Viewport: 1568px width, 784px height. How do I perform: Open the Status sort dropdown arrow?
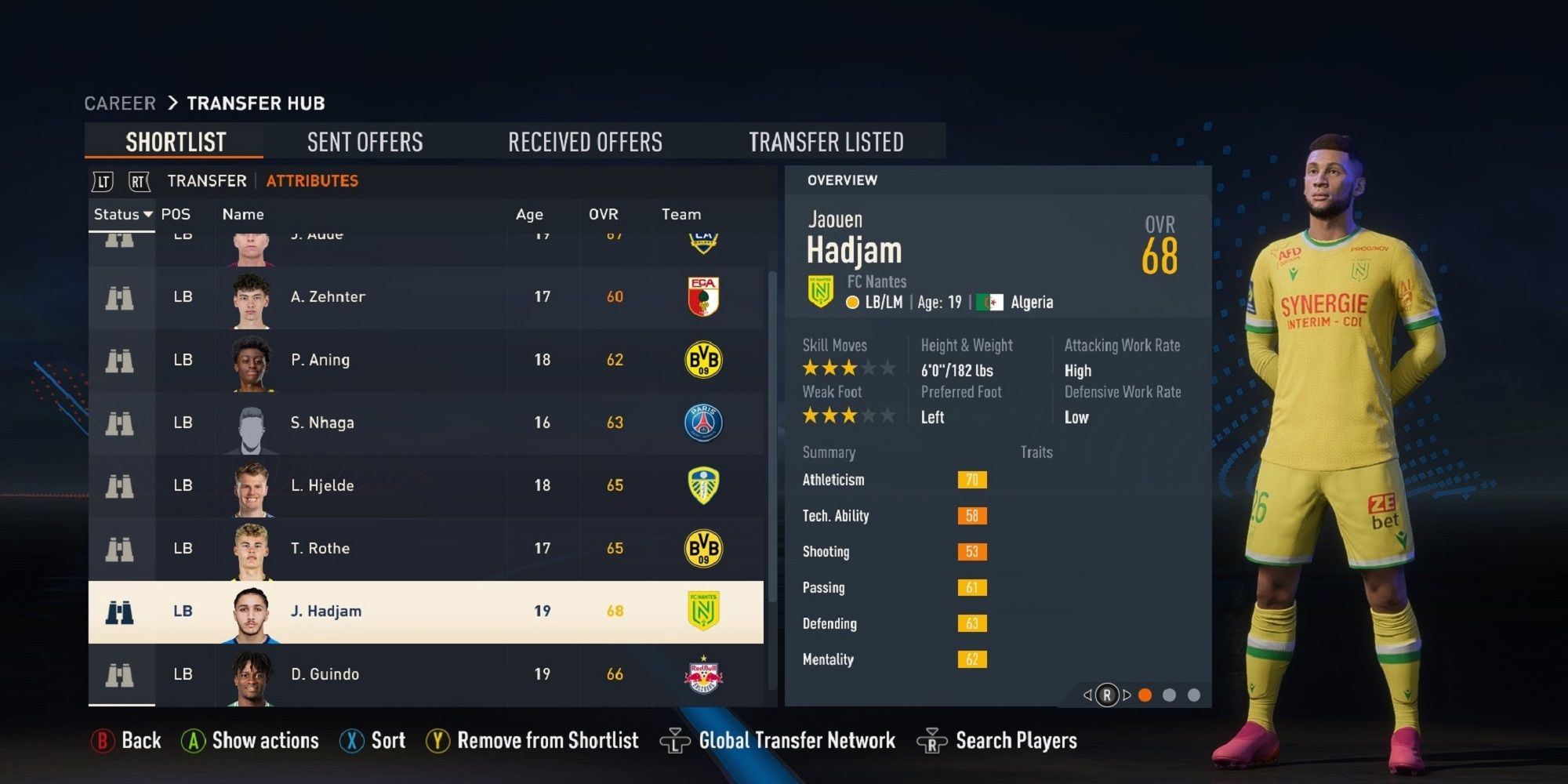click(149, 214)
